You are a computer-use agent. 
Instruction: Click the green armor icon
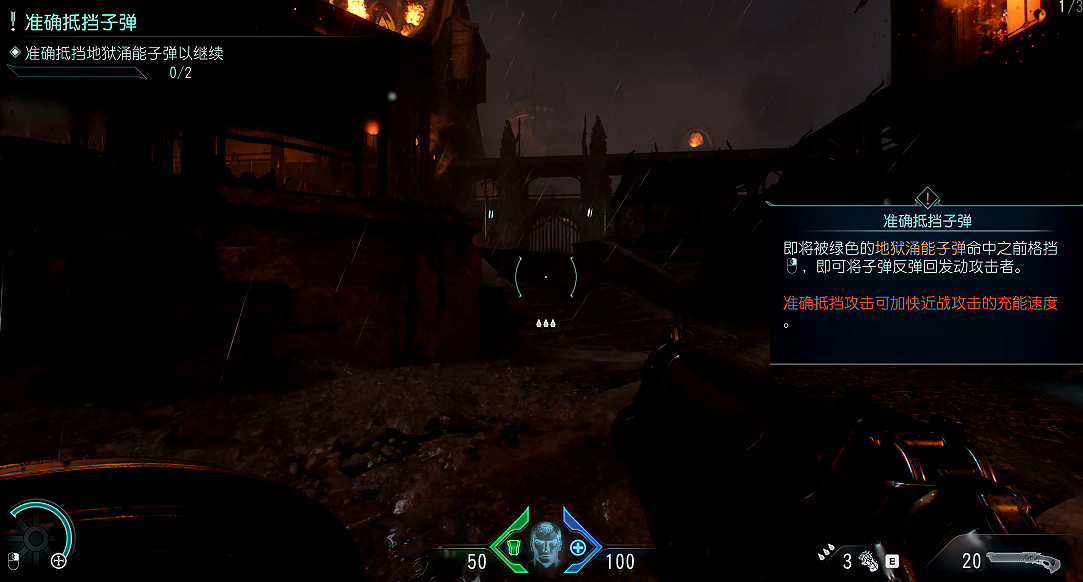coord(513,547)
